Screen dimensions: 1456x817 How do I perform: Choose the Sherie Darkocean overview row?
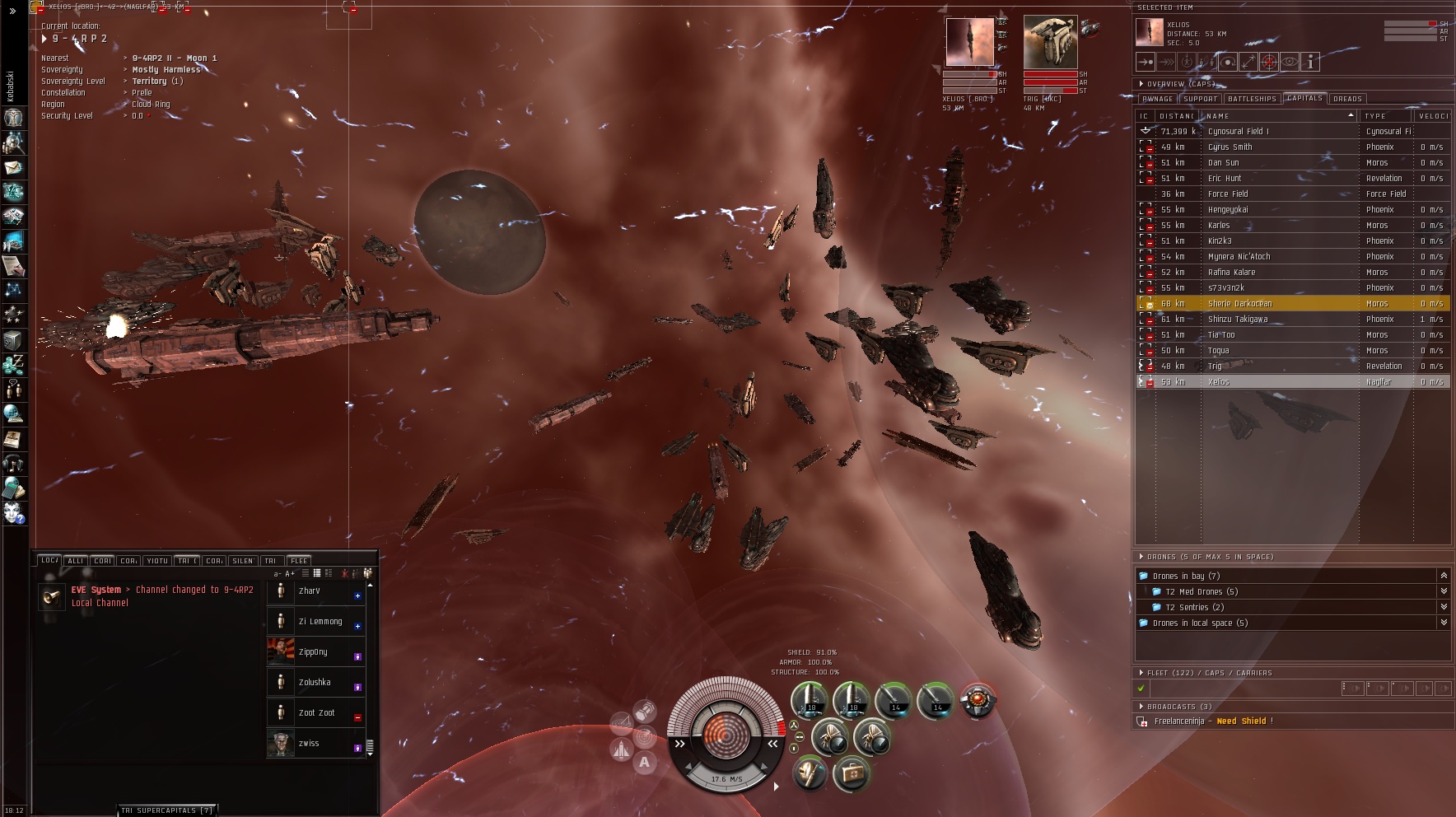click(1239, 304)
